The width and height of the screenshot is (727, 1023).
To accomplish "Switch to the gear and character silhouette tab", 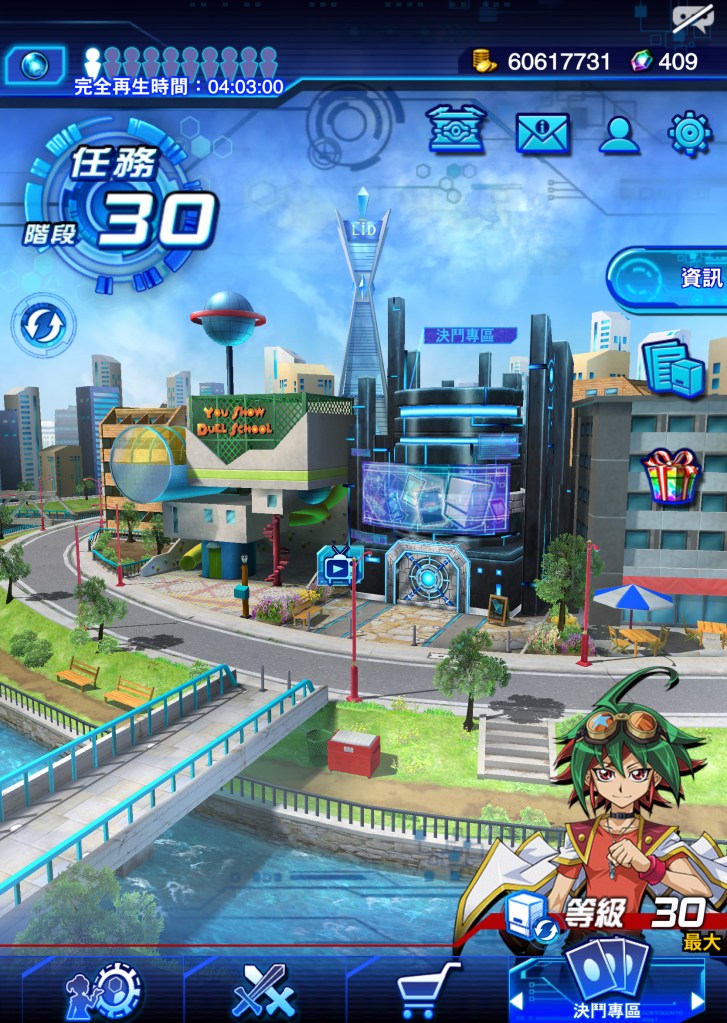I will tap(102, 990).
